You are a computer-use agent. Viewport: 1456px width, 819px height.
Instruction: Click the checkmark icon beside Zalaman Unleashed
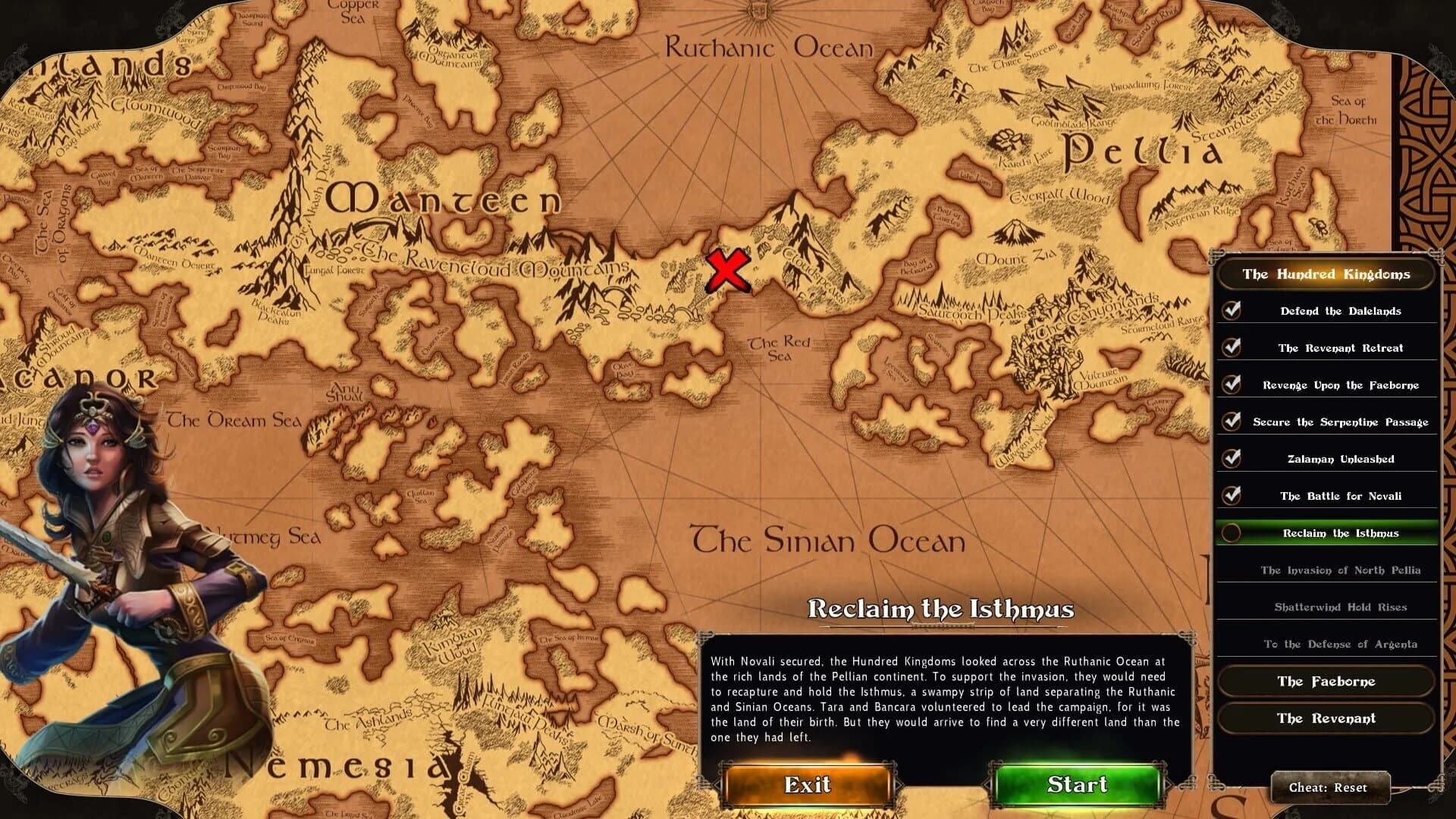click(1233, 459)
